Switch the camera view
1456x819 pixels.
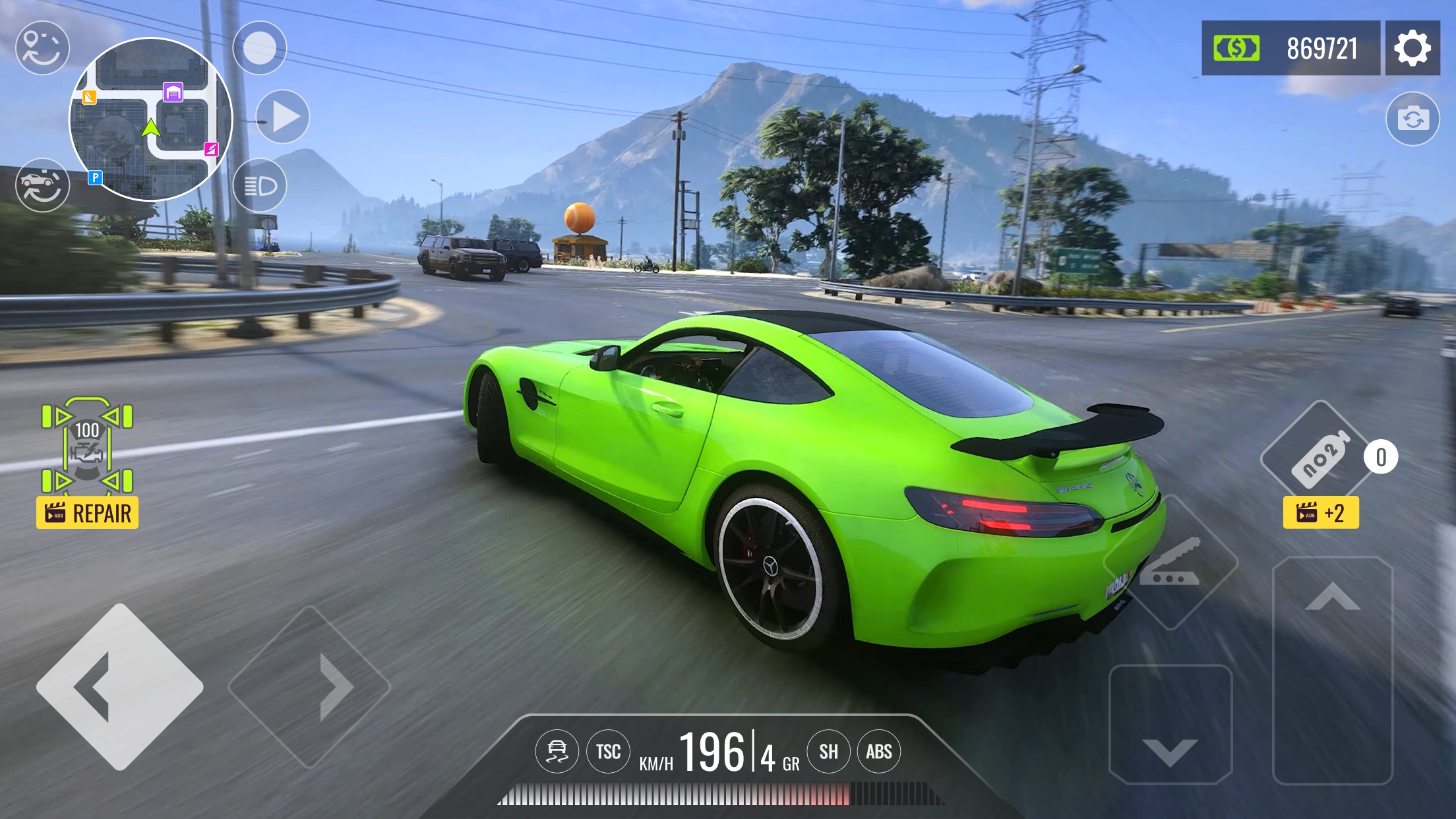(x=1412, y=119)
